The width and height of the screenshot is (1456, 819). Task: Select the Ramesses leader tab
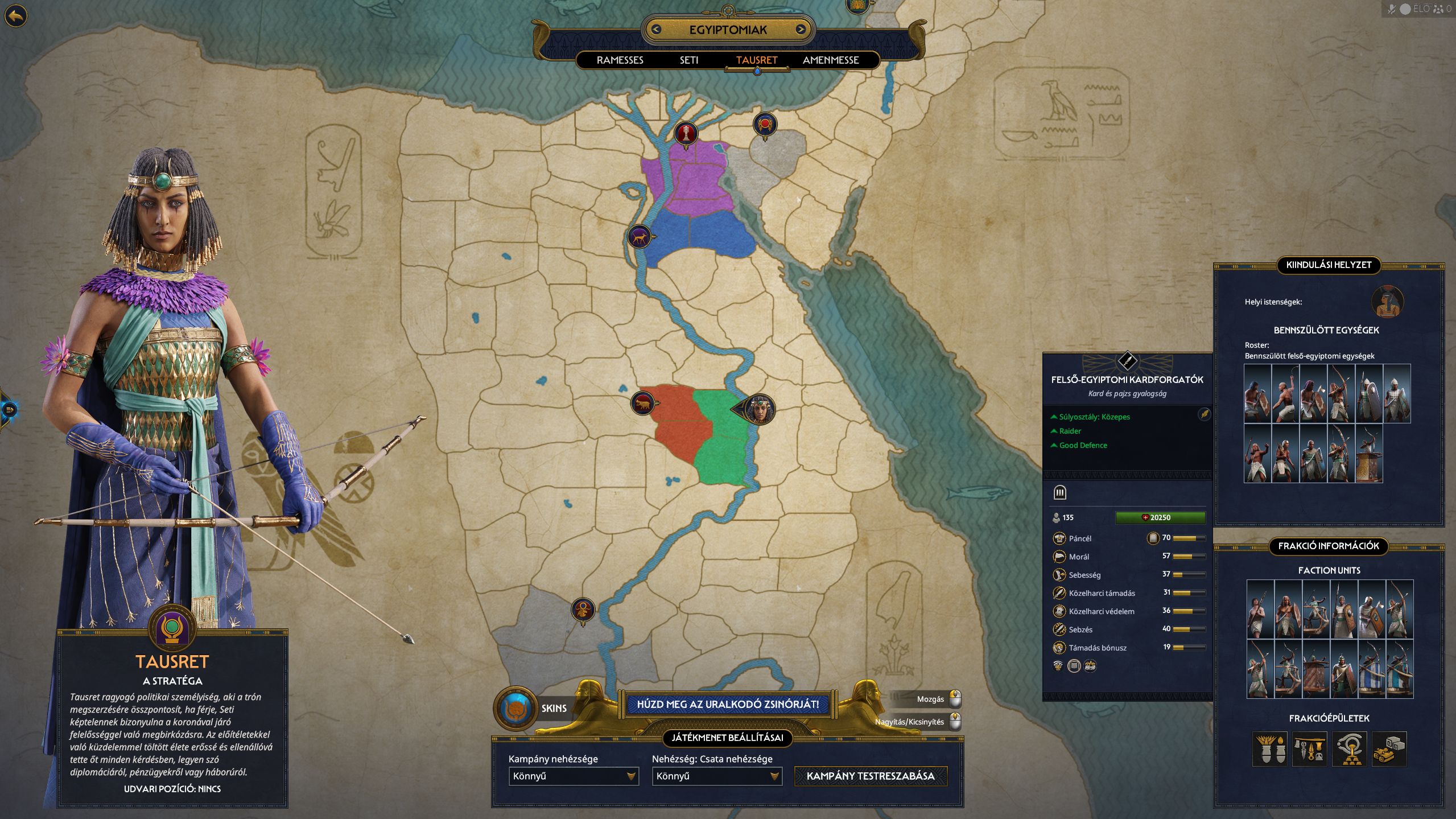[x=620, y=60]
